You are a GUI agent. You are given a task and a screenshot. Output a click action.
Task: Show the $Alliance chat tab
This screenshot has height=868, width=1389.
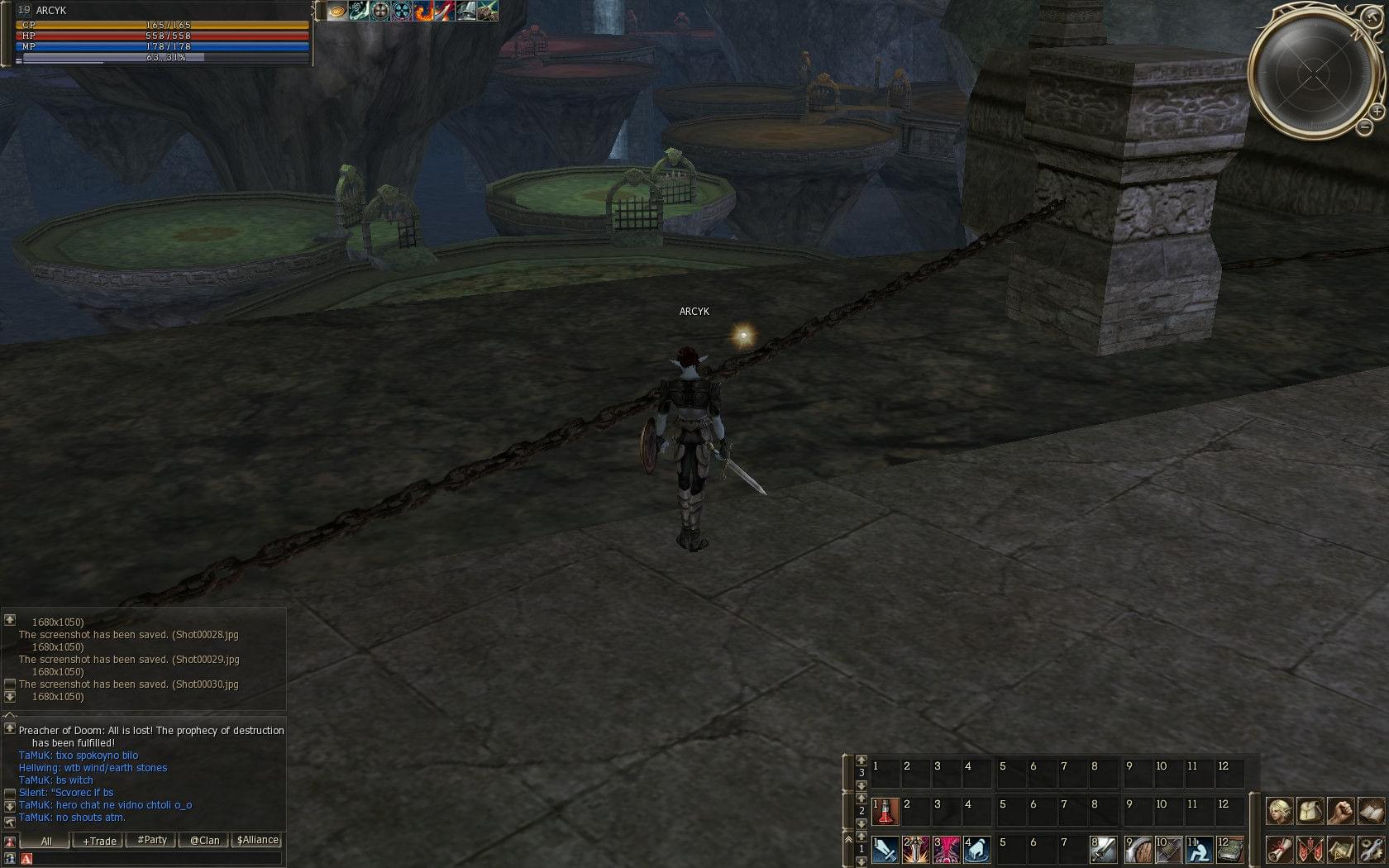(x=257, y=841)
